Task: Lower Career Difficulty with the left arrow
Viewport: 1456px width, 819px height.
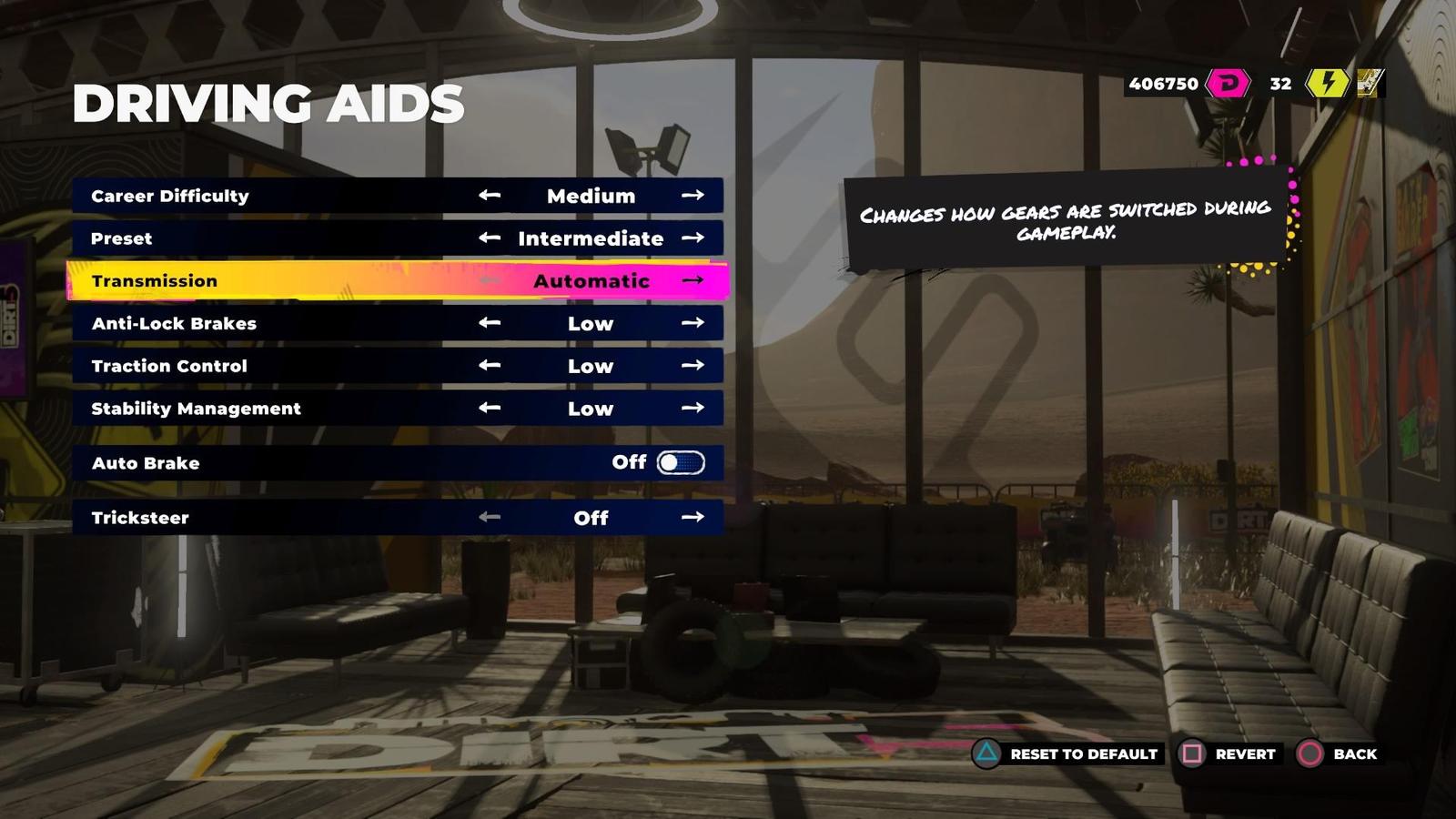Action: 490,195
